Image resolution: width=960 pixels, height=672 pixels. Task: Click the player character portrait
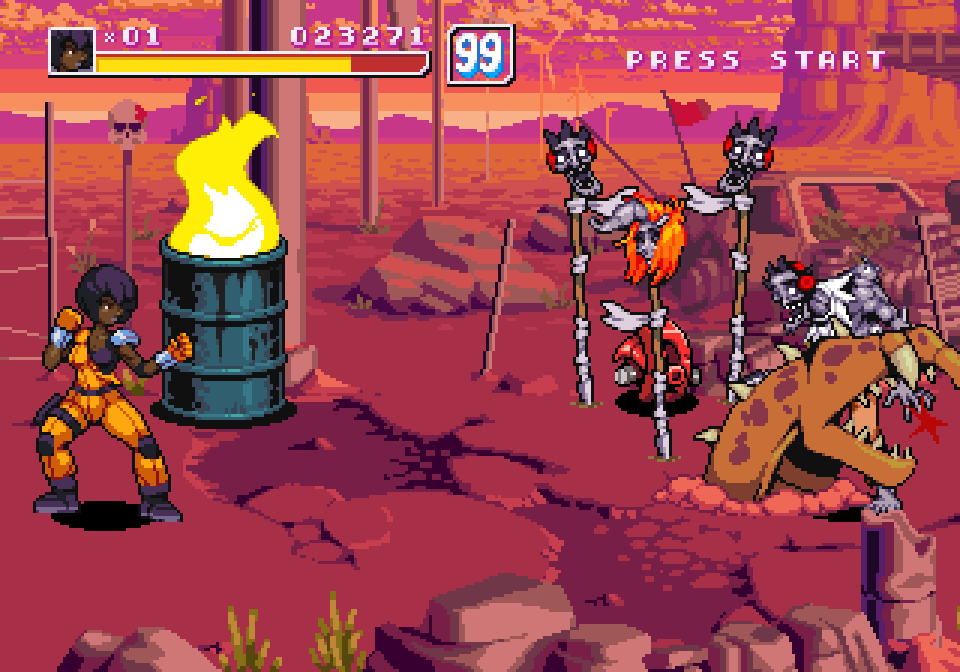(x=72, y=50)
